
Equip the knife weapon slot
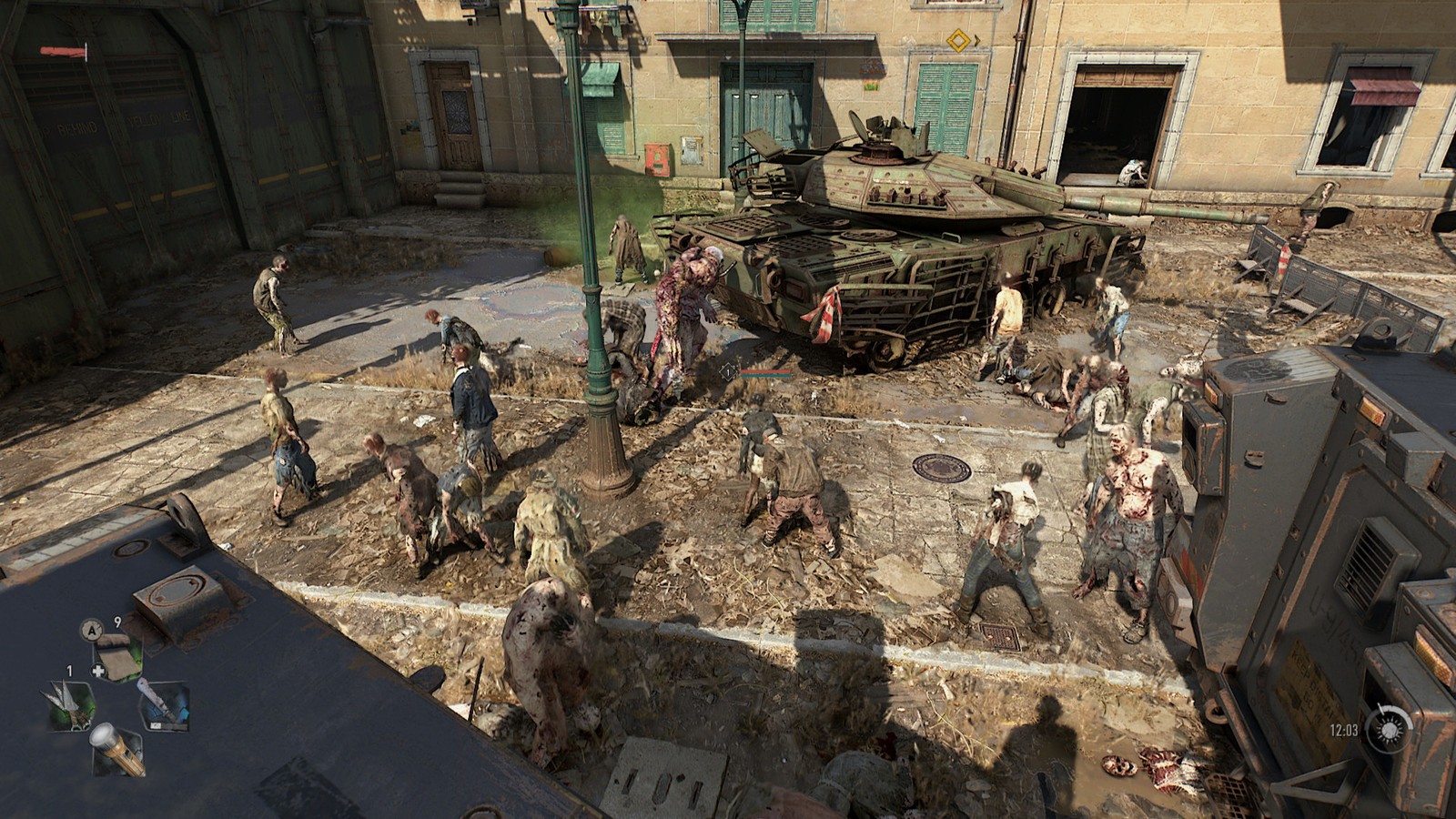pos(163,705)
